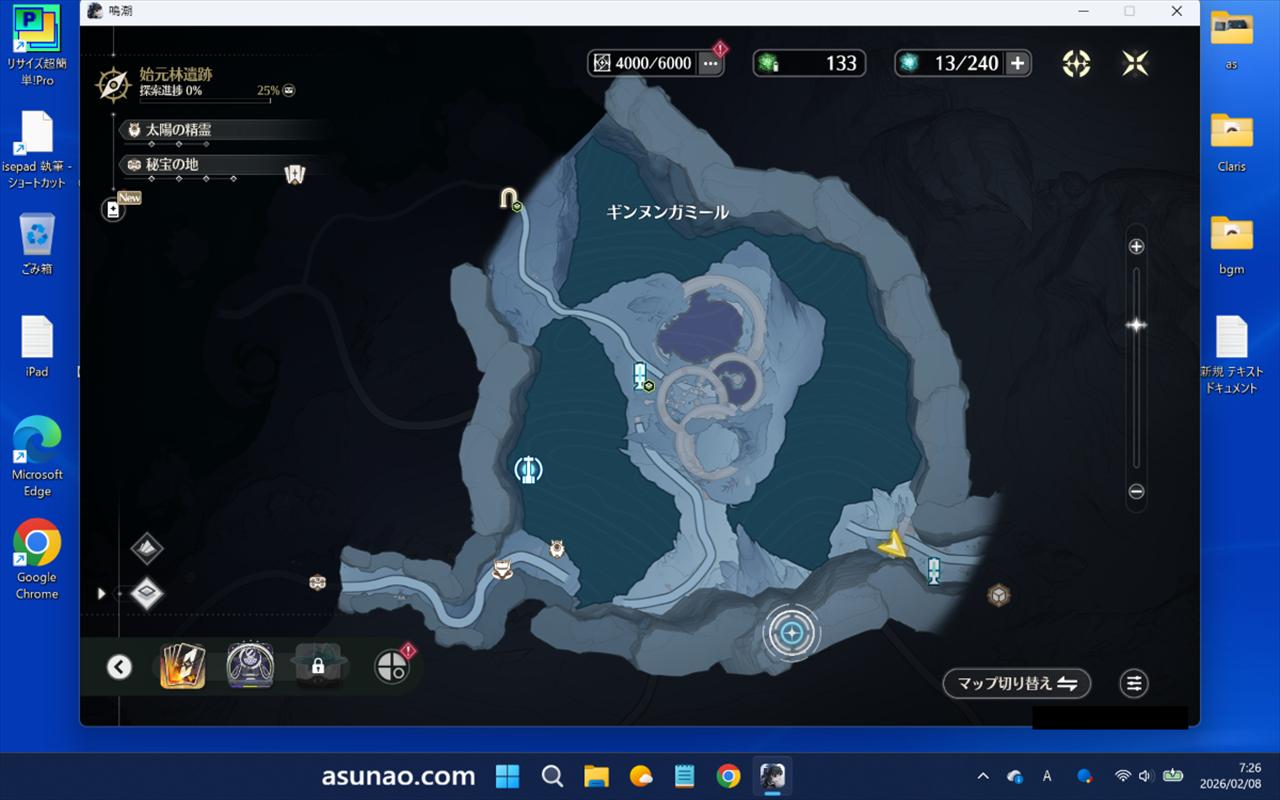Open the map filter settings icon
Screen dimensions: 1280x800
[x=1134, y=683]
